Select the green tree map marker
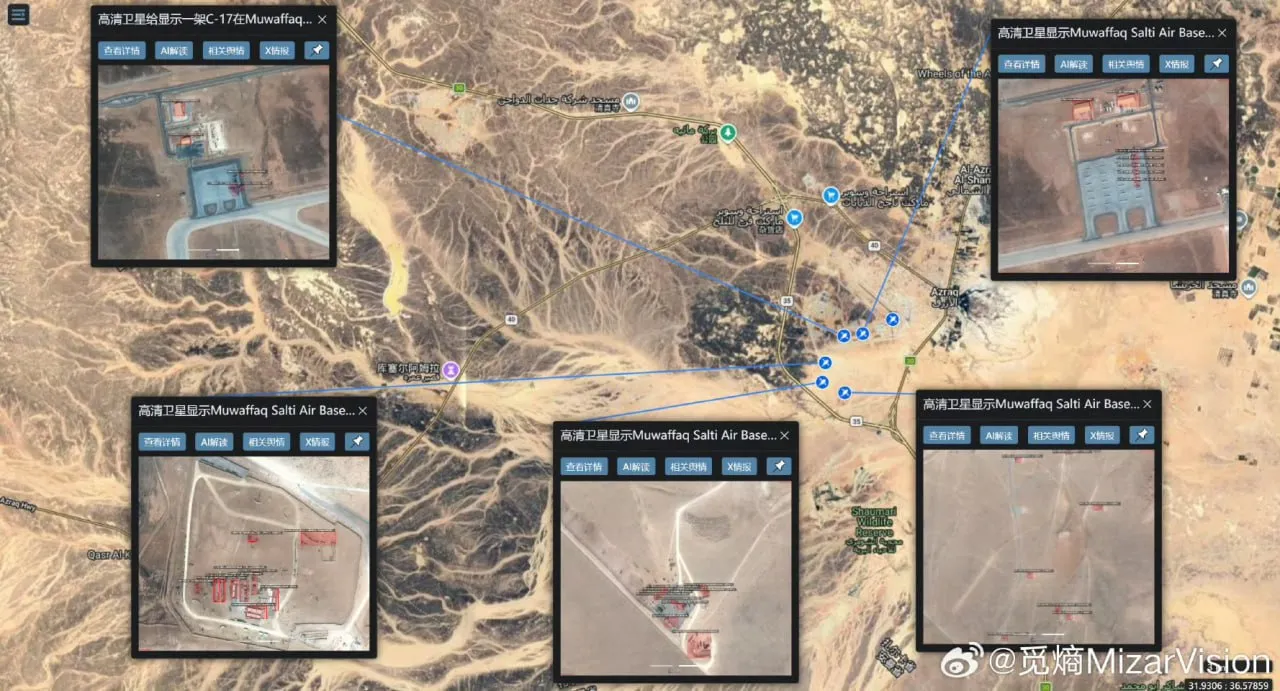 click(729, 131)
